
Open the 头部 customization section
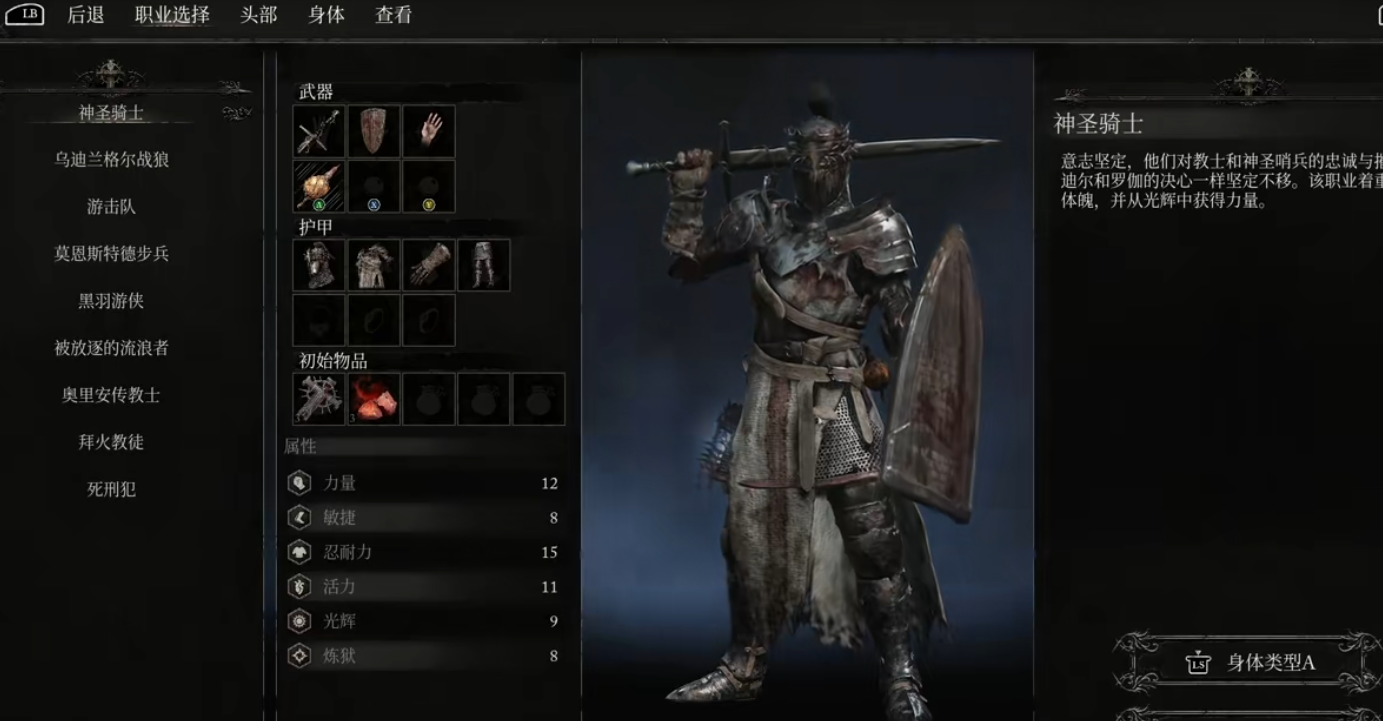257,16
